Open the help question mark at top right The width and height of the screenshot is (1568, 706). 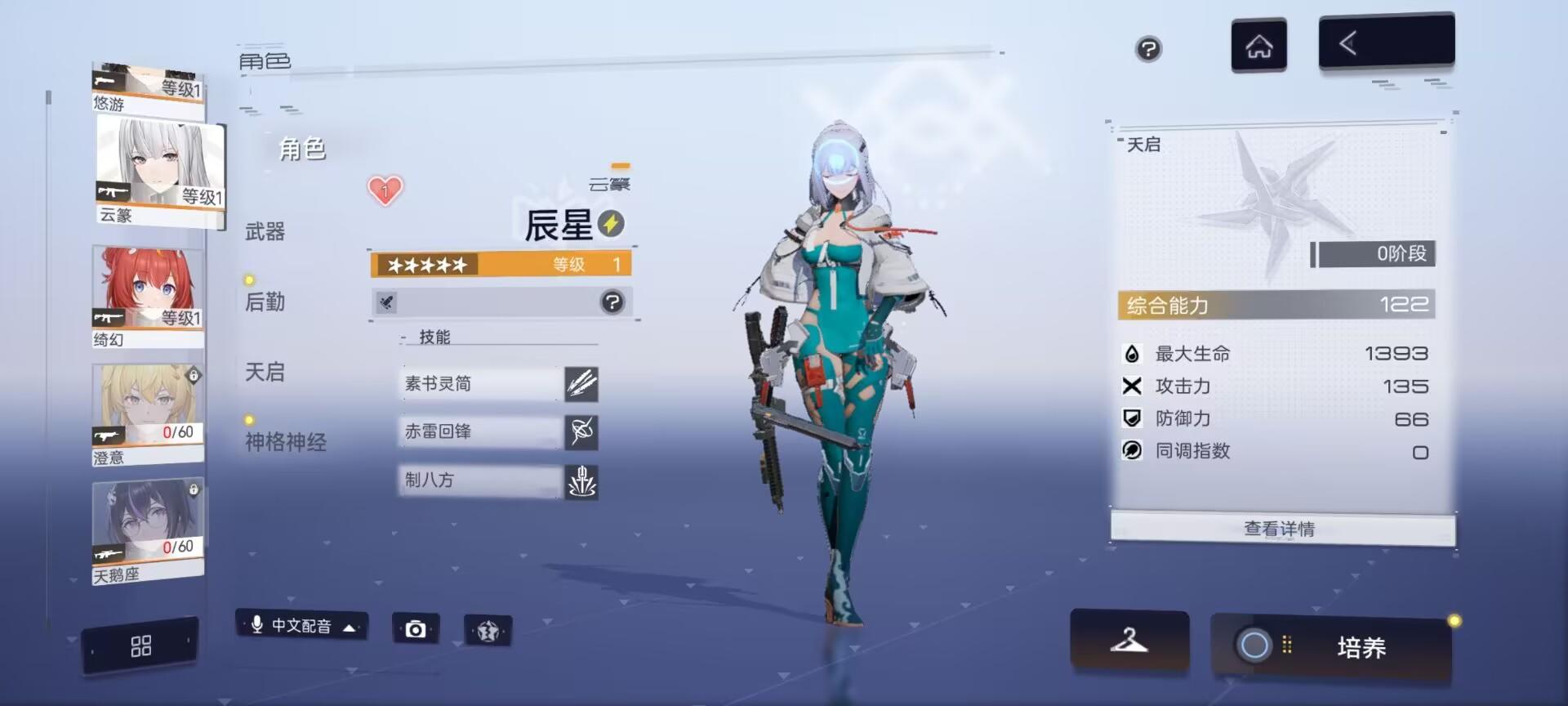1147,50
